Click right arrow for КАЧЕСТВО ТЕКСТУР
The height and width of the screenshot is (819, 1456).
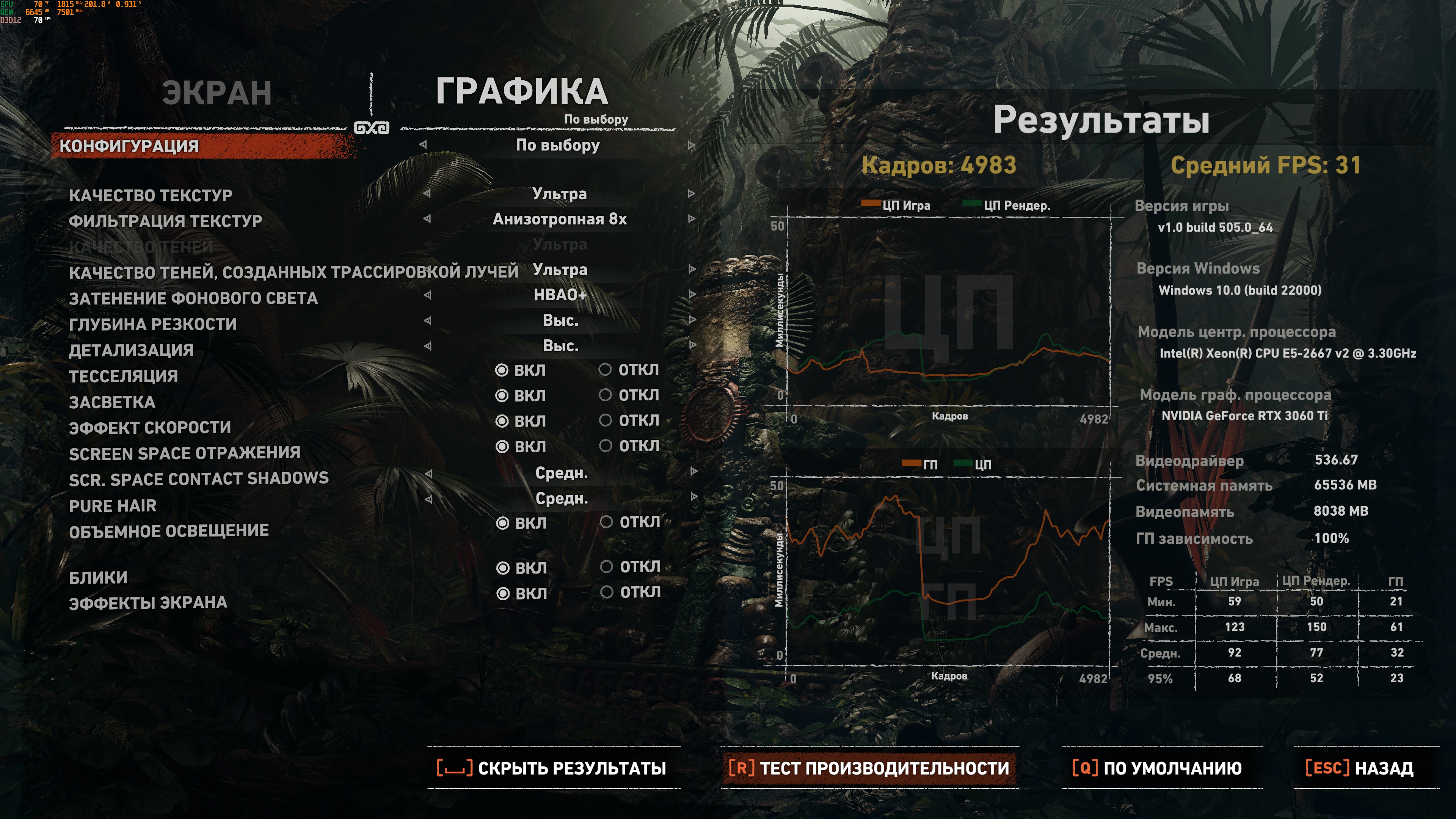(691, 194)
